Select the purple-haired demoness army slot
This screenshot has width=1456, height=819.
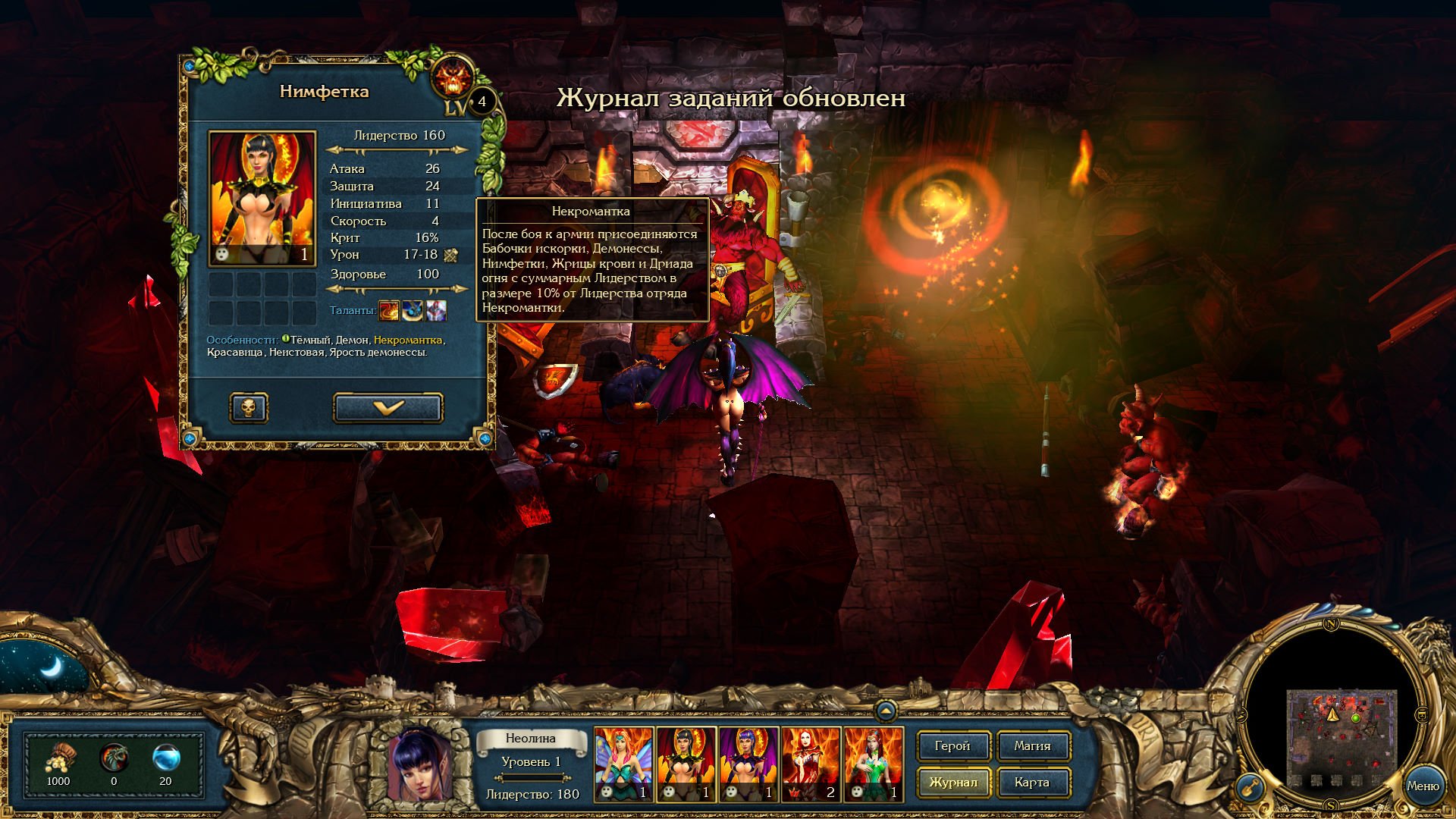(x=748, y=764)
